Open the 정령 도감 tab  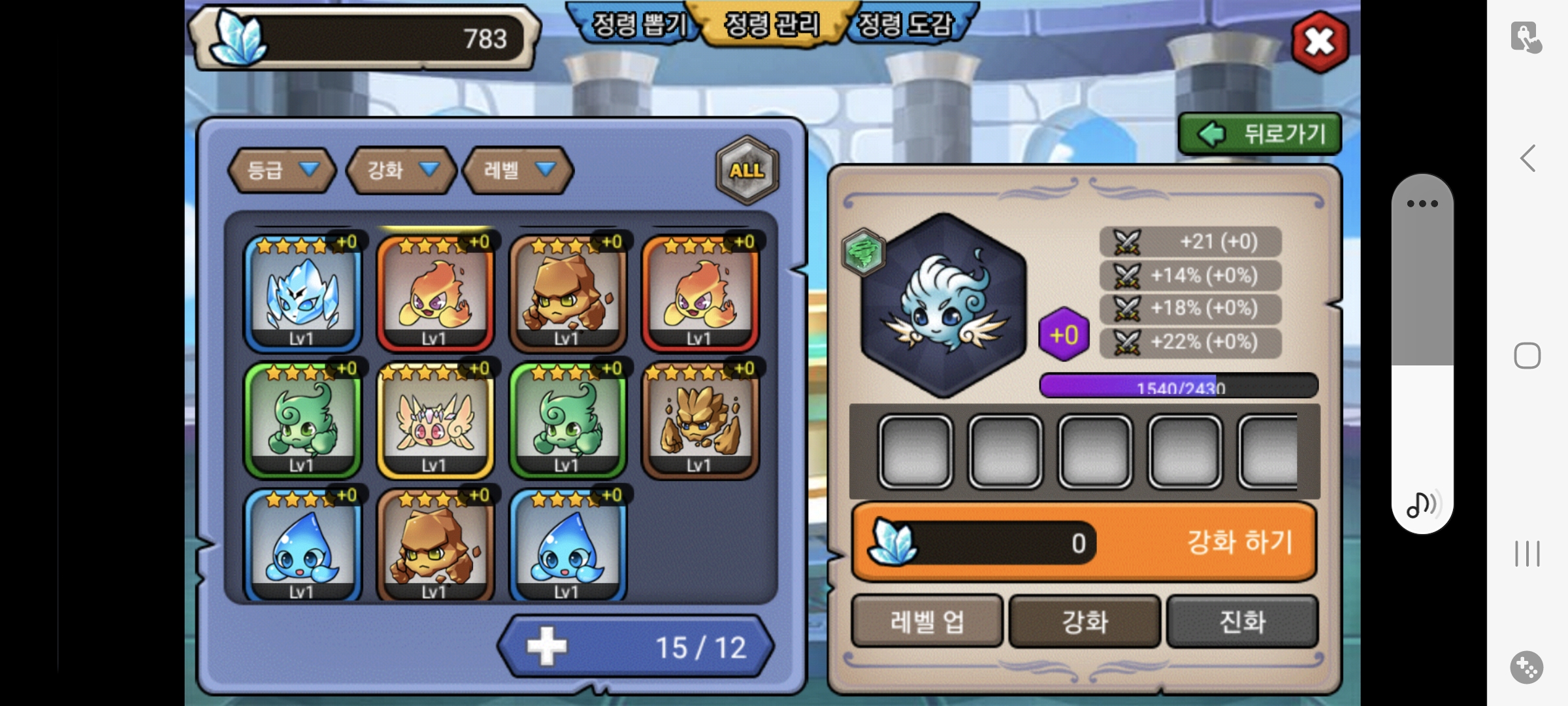click(905, 25)
